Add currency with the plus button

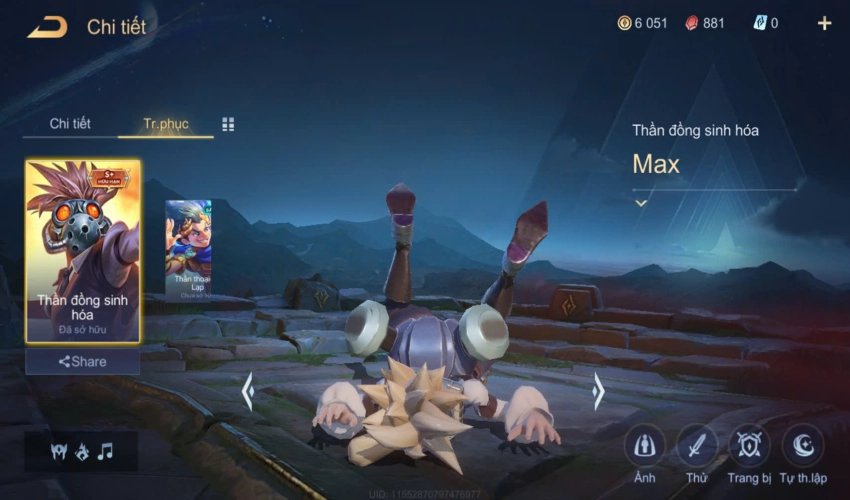coord(824,24)
